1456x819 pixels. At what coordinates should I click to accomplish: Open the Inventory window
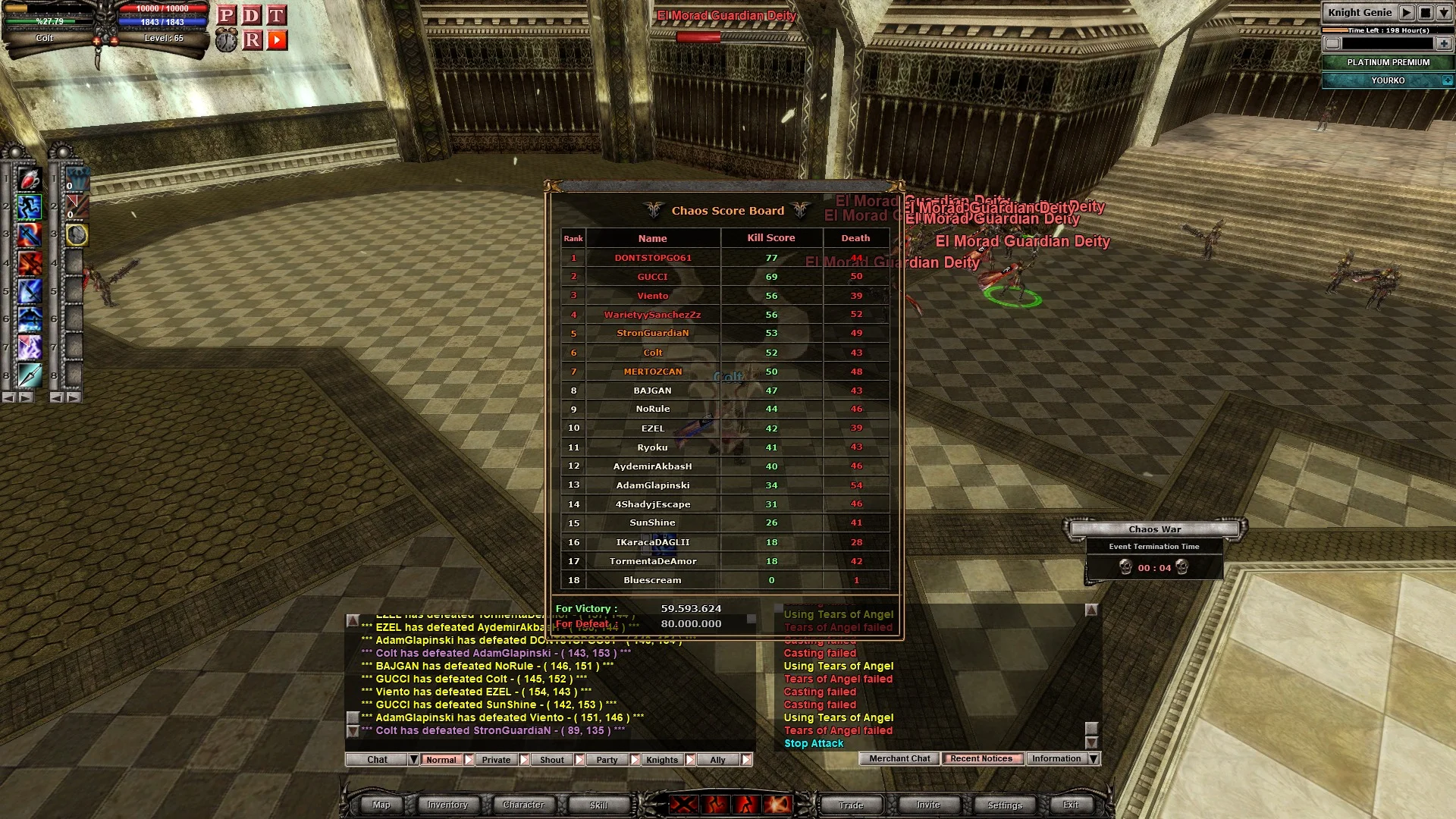tap(447, 805)
